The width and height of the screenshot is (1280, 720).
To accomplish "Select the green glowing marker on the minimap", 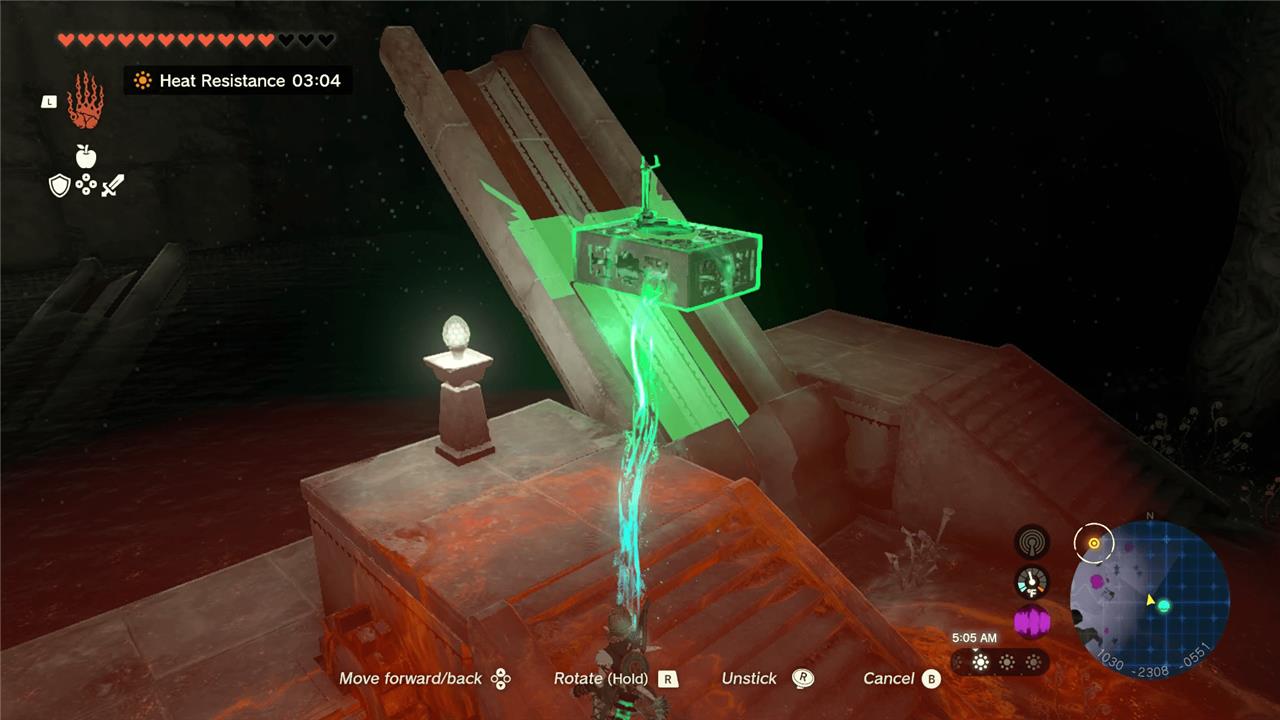I will 1164,606.
